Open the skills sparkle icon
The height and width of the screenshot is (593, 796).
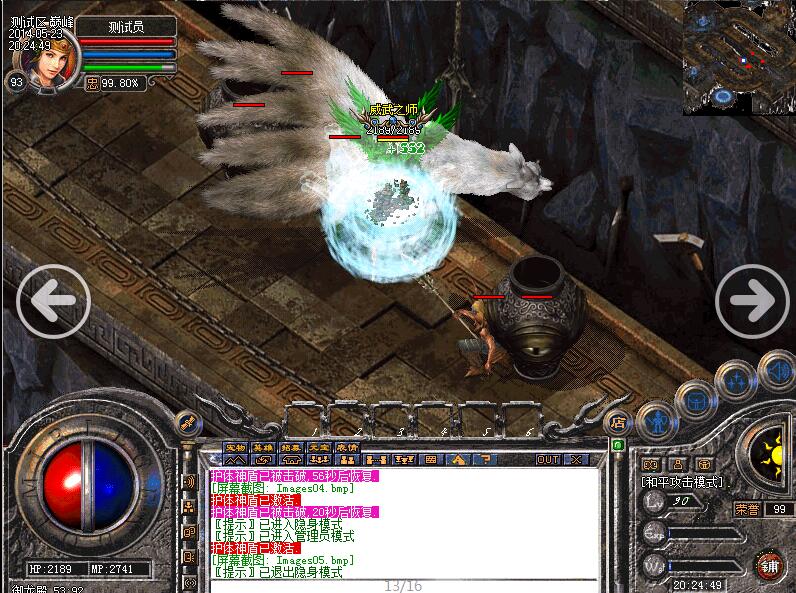737,380
